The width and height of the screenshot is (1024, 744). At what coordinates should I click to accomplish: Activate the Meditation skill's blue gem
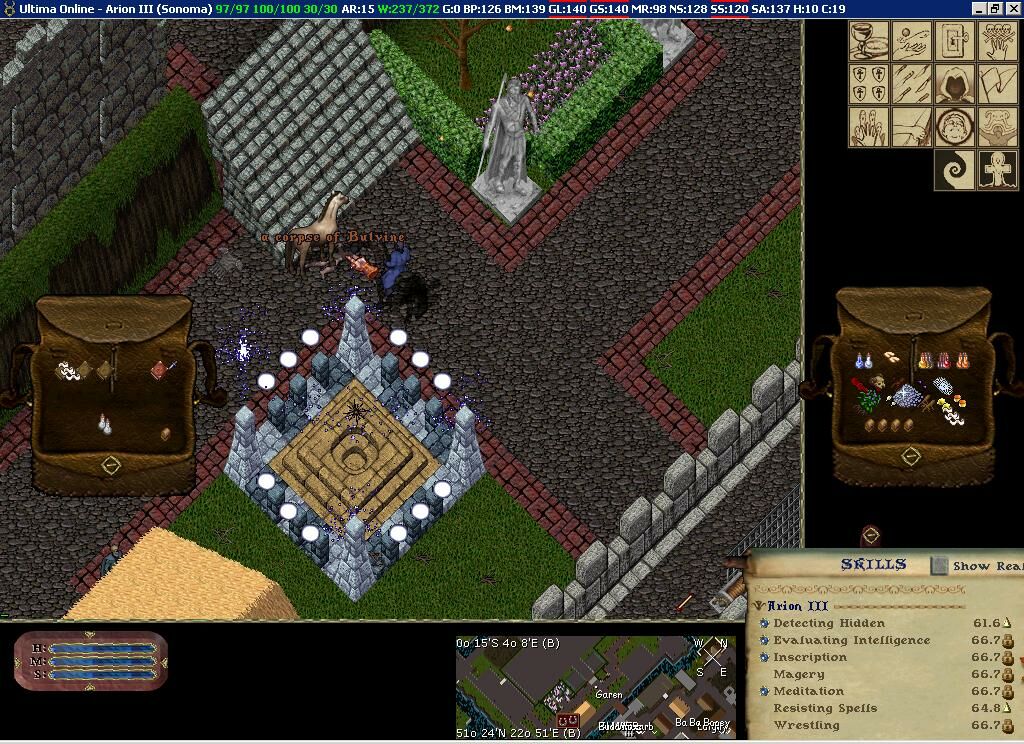(x=764, y=691)
